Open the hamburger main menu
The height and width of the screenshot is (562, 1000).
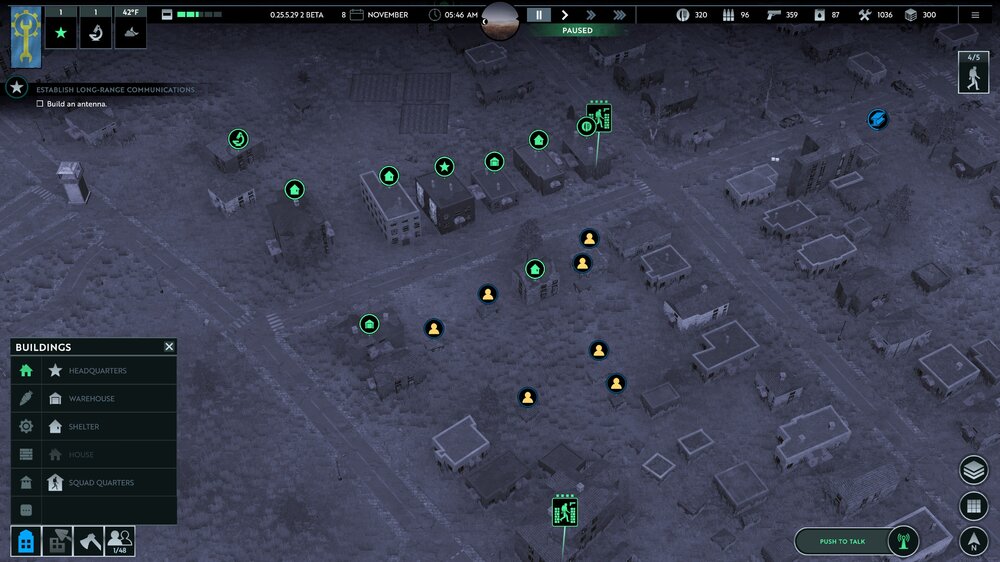975,15
